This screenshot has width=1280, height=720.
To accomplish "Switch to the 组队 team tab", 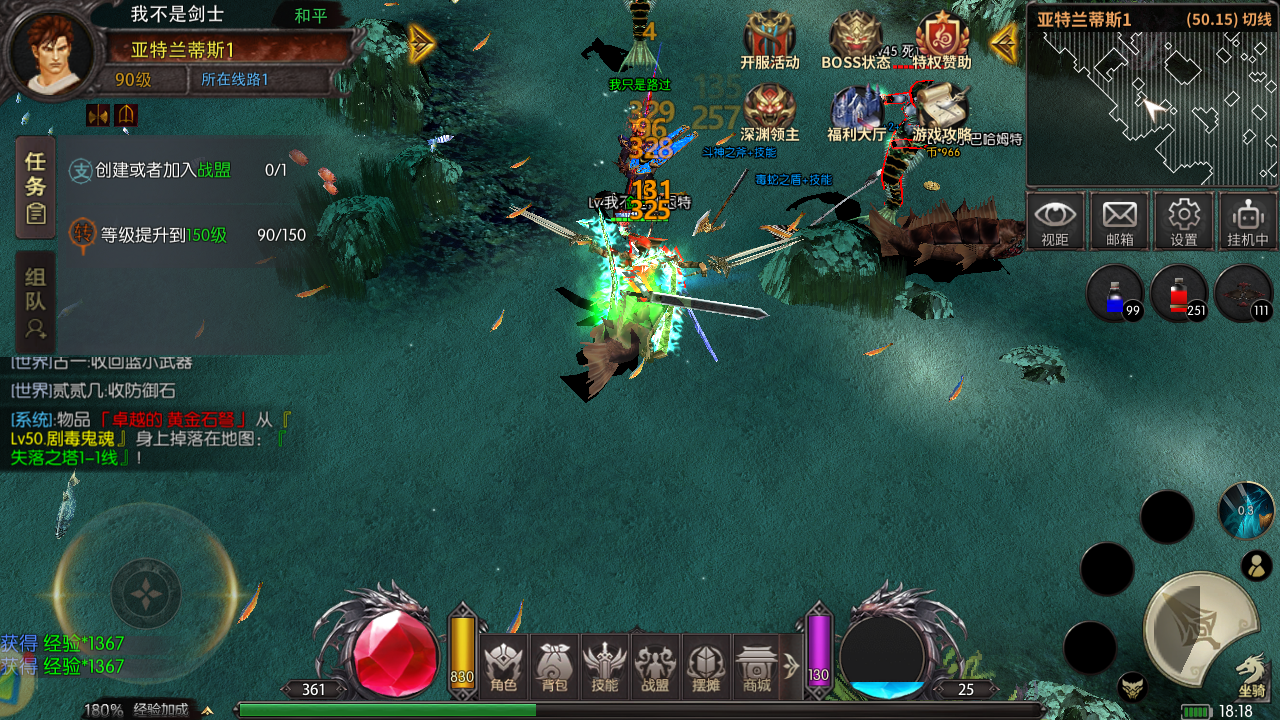I will point(36,302).
